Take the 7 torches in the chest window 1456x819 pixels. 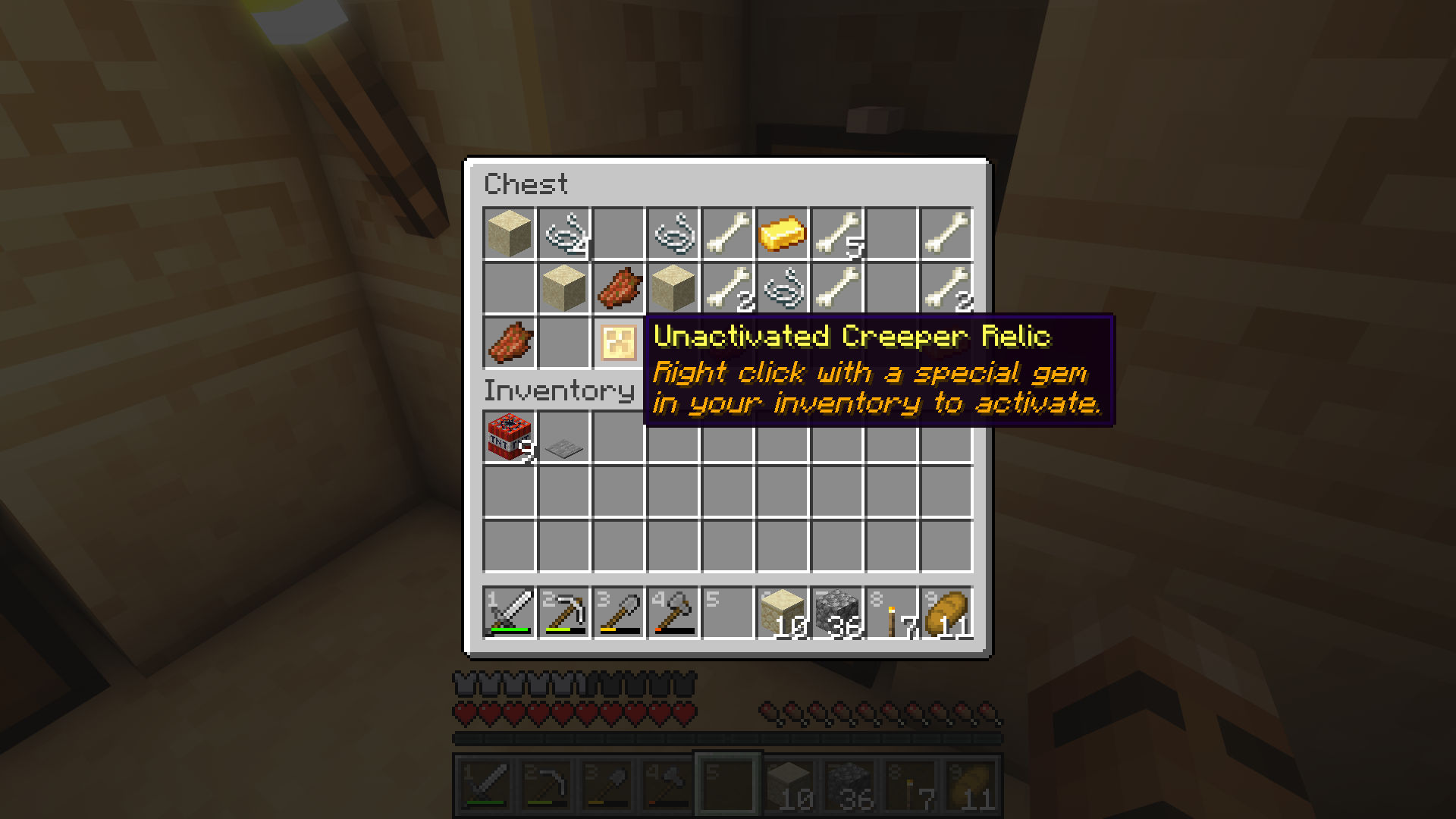(x=891, y=613)
